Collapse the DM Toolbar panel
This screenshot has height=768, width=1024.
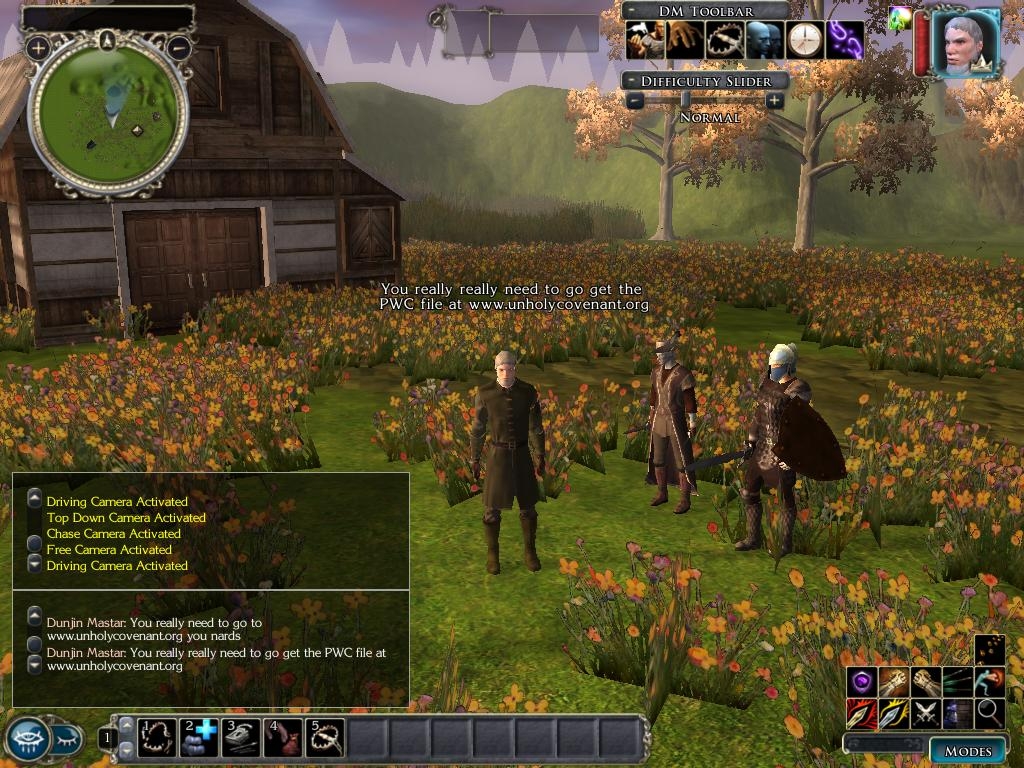point(633,11)
